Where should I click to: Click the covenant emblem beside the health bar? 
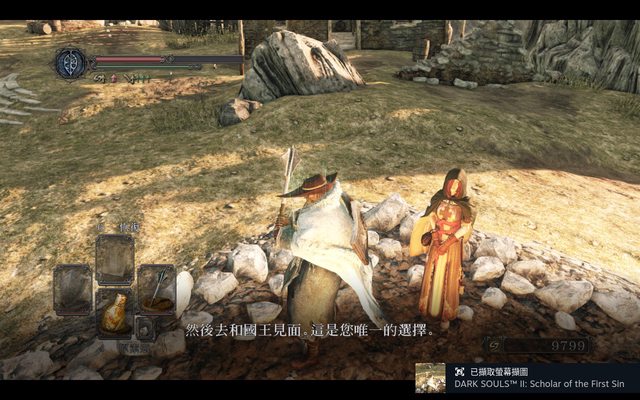(x=70, y=63)
